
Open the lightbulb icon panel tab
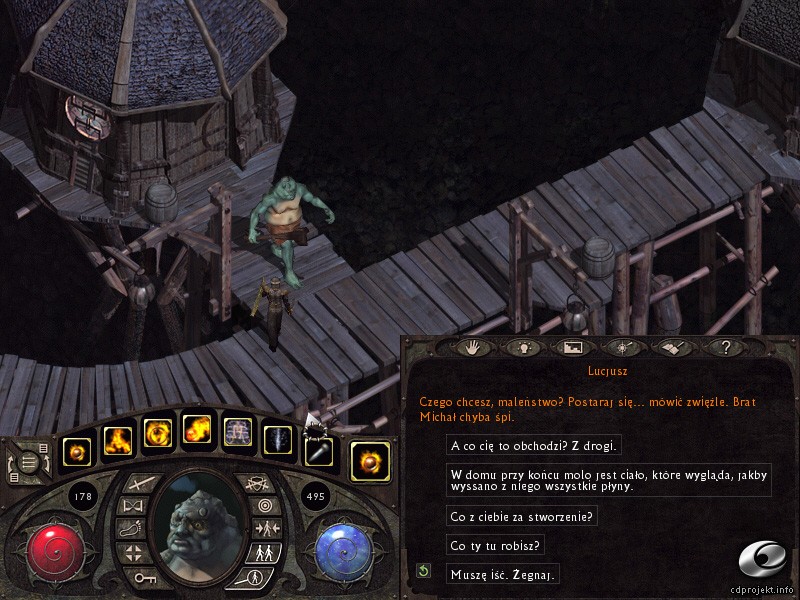pyautogui.click(x=520, y=348)
